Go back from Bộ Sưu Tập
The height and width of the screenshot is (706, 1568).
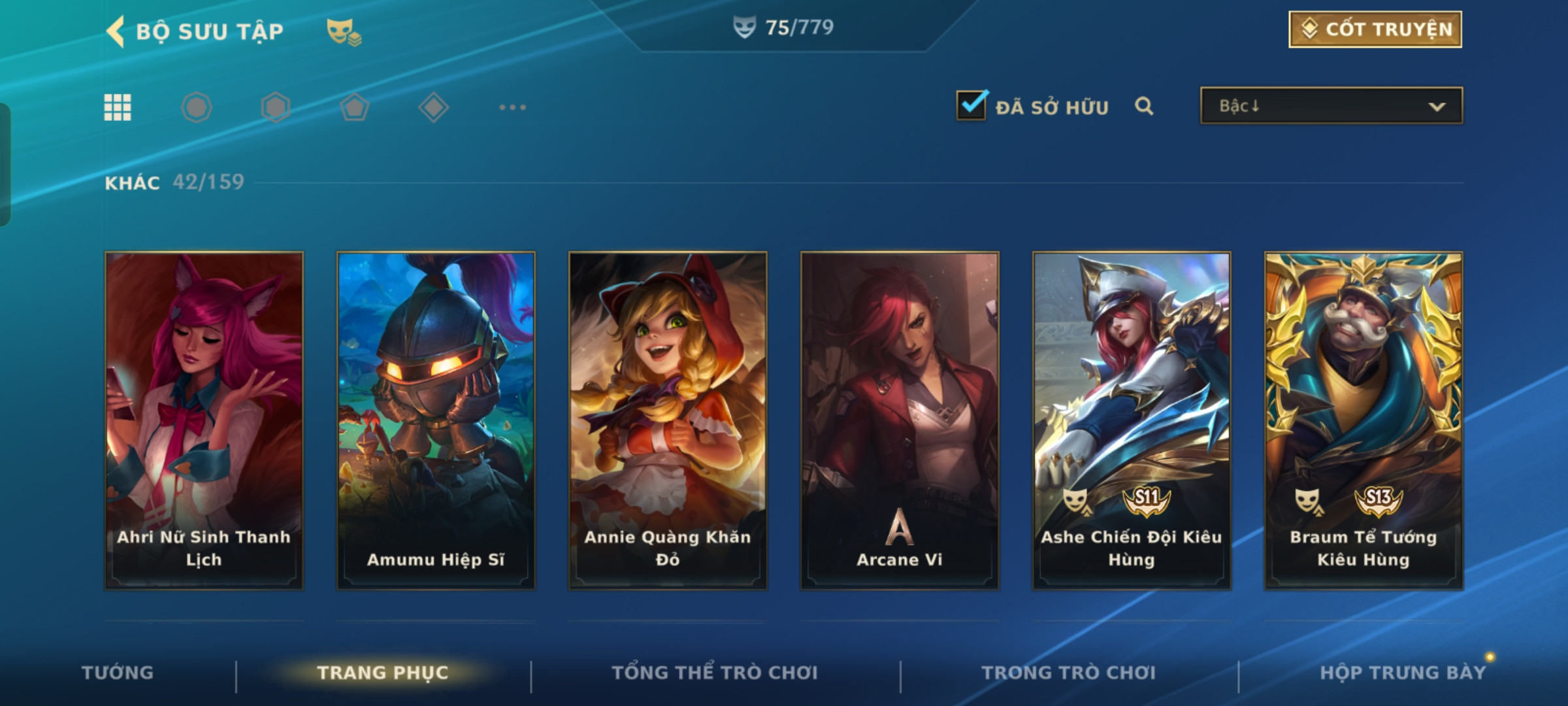point(116,31)
